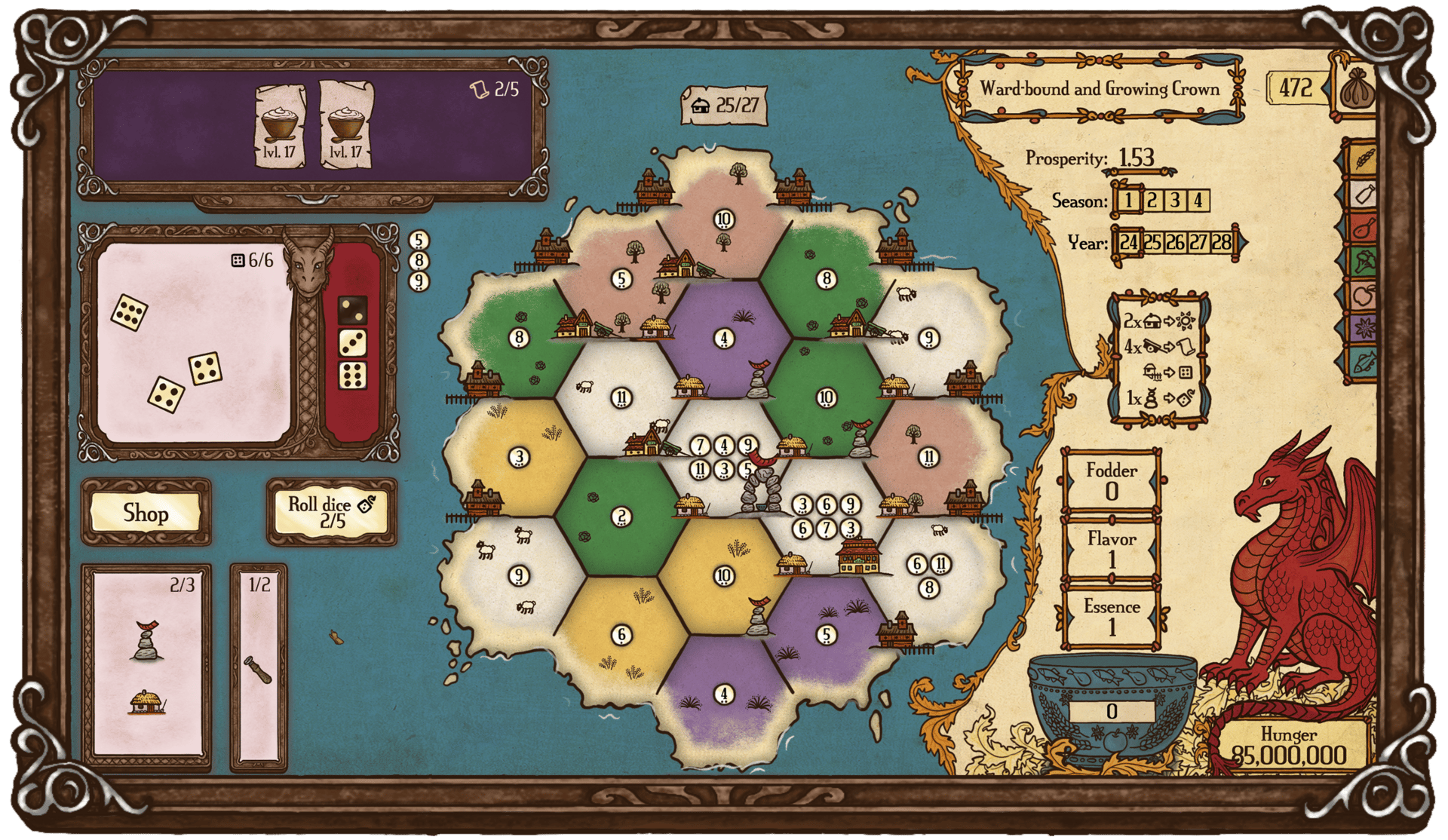1448x840 pixels.
Task: Select the thatched hut building piece
Action: [x=147, y=703]
